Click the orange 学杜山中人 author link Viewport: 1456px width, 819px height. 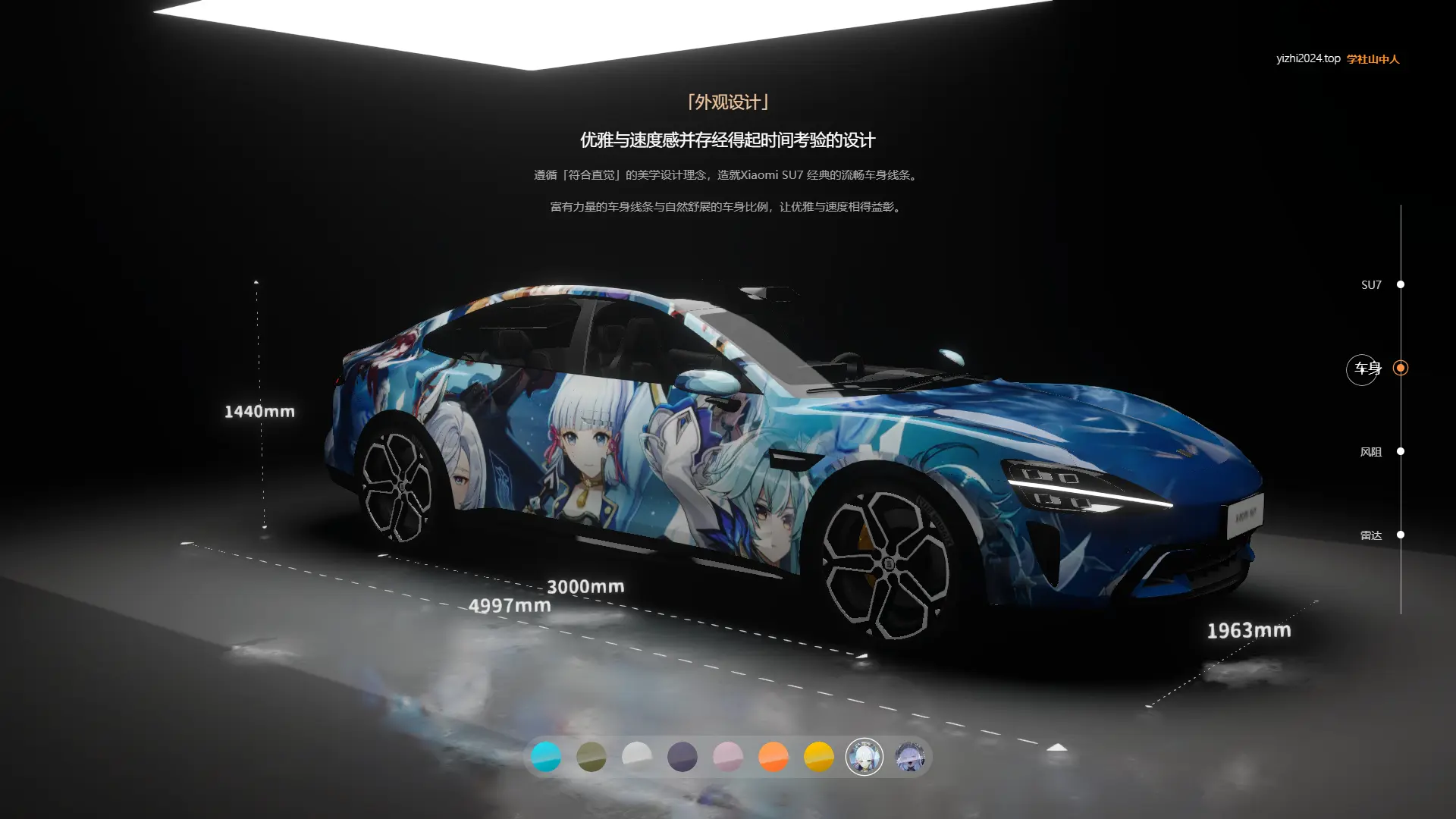click(x=1373, y=59)
